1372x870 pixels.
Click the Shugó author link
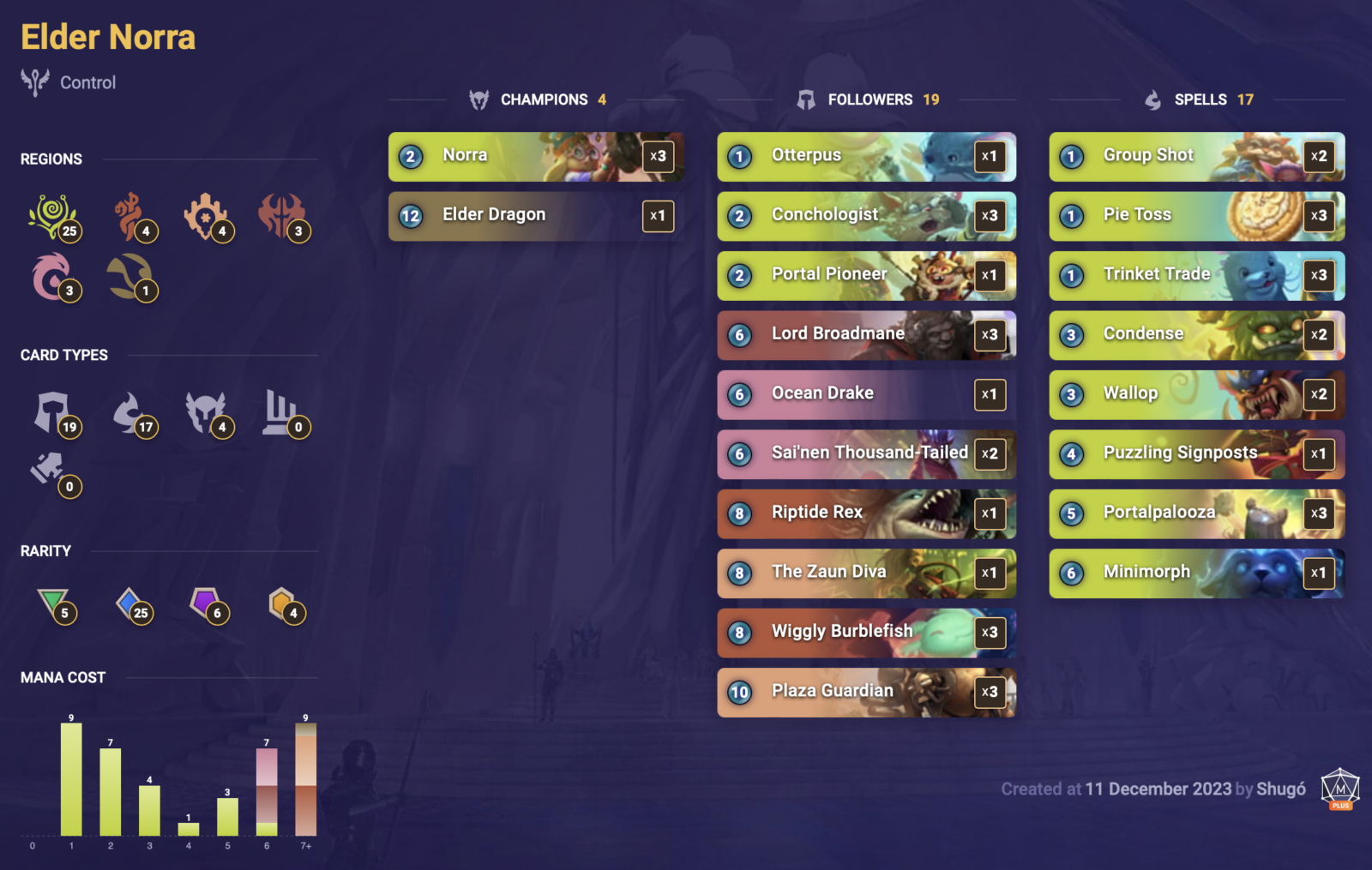(x=1281, y=789)
